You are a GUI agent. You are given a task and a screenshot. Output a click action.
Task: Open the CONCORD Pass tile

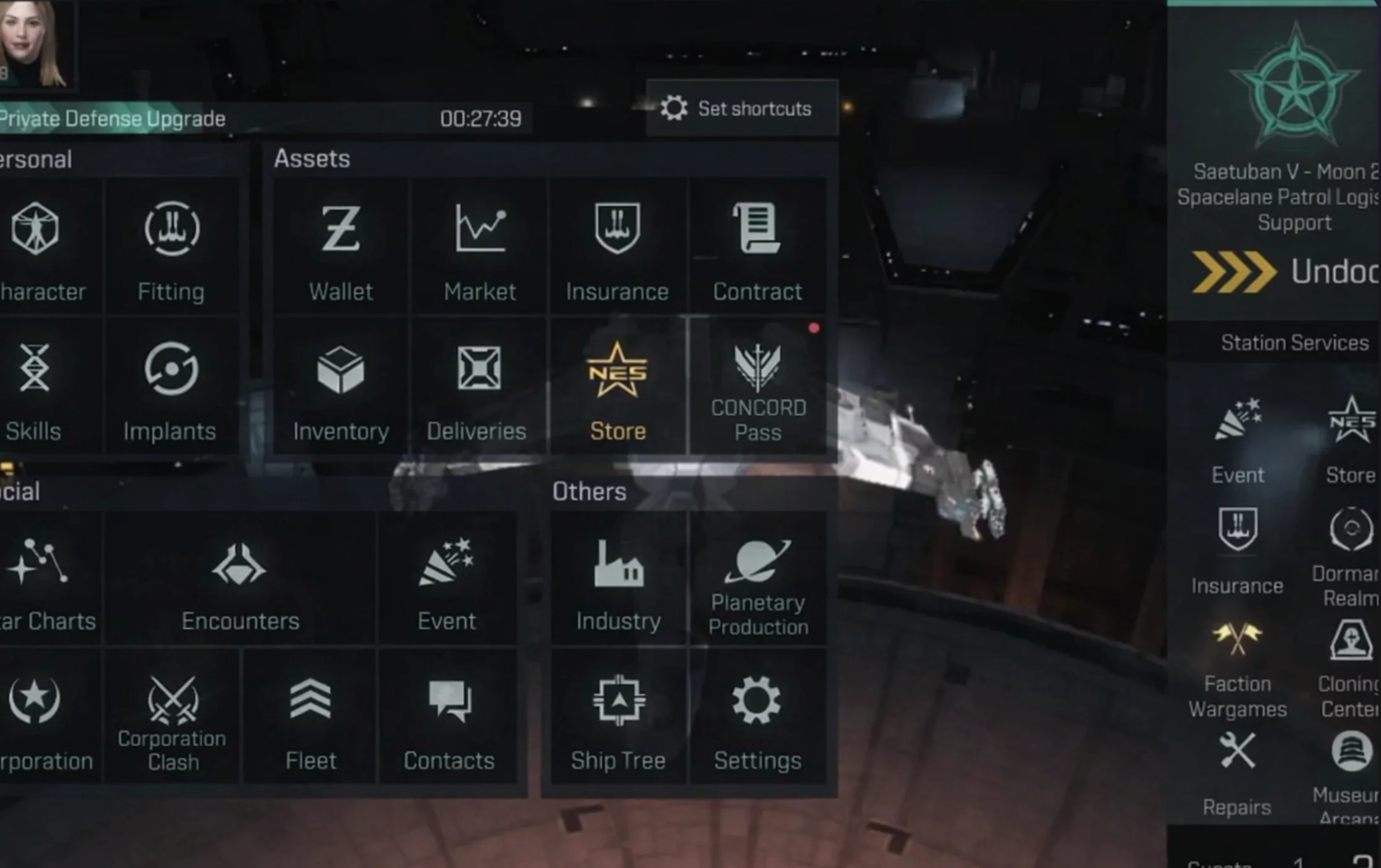(x=758, y=387)
